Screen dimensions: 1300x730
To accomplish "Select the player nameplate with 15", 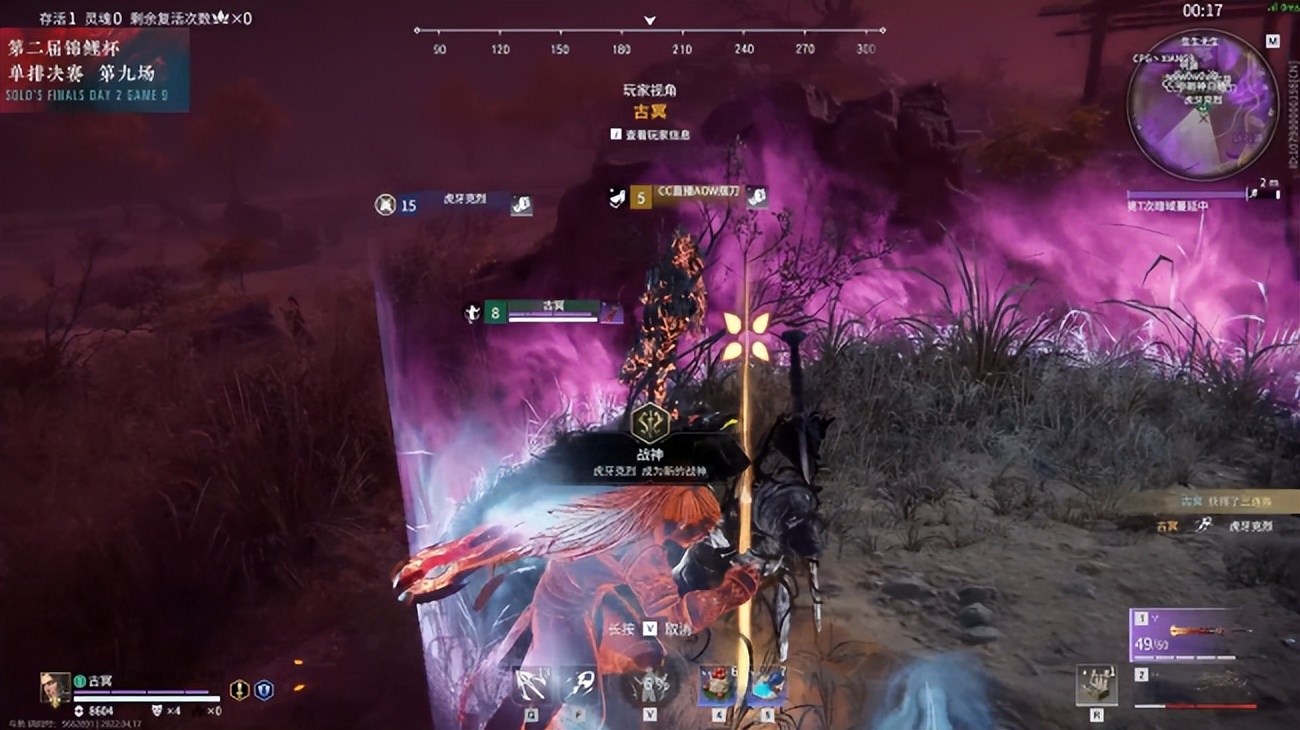I will (453, 205).
